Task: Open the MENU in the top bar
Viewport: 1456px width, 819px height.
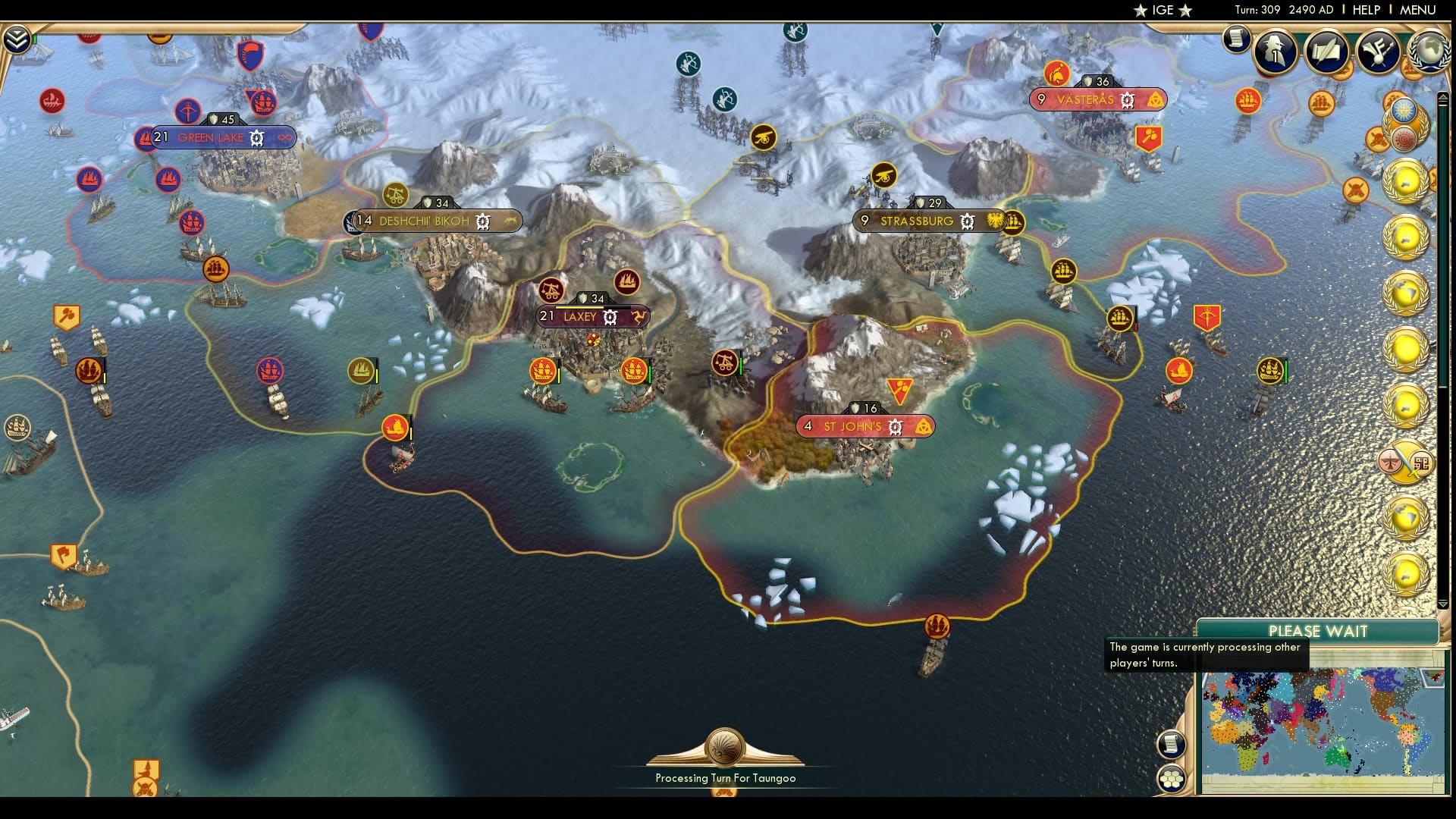Action: click(x=1417, y=10)
